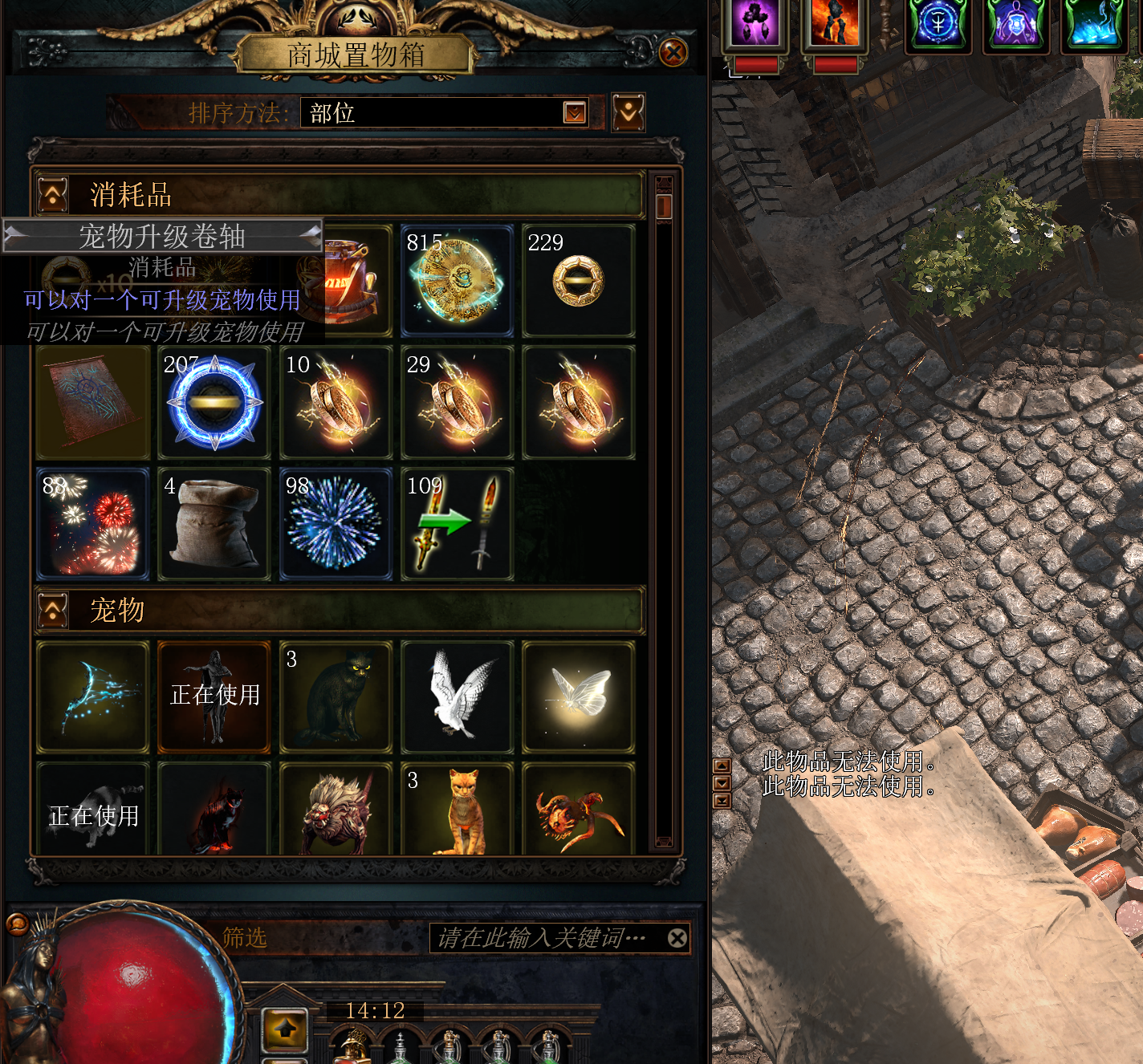Collapse the 消耗品 section
The image size is (1143, 1064).
coord(53,195)
